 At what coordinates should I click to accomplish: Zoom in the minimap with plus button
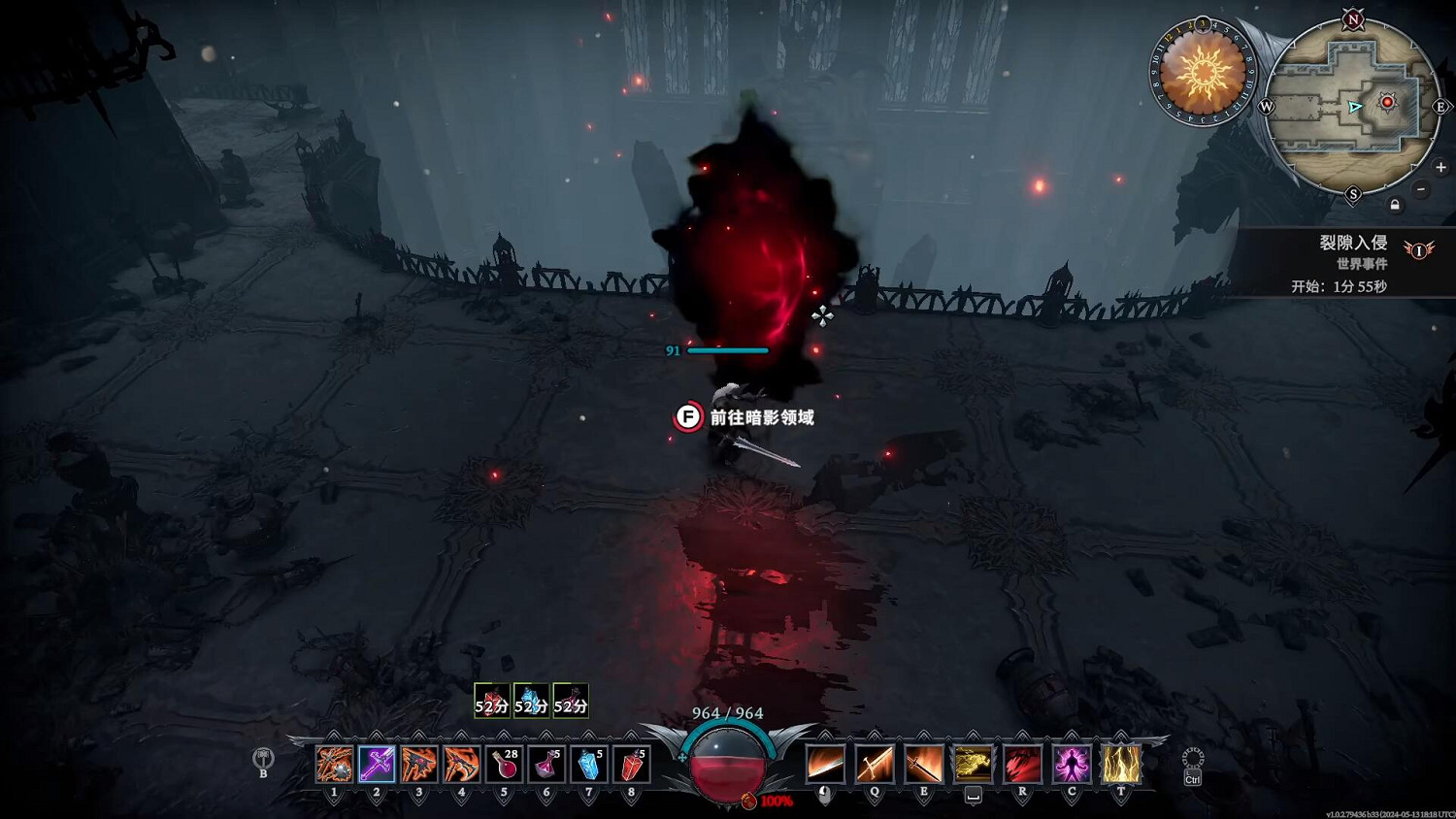(1440, 168)
